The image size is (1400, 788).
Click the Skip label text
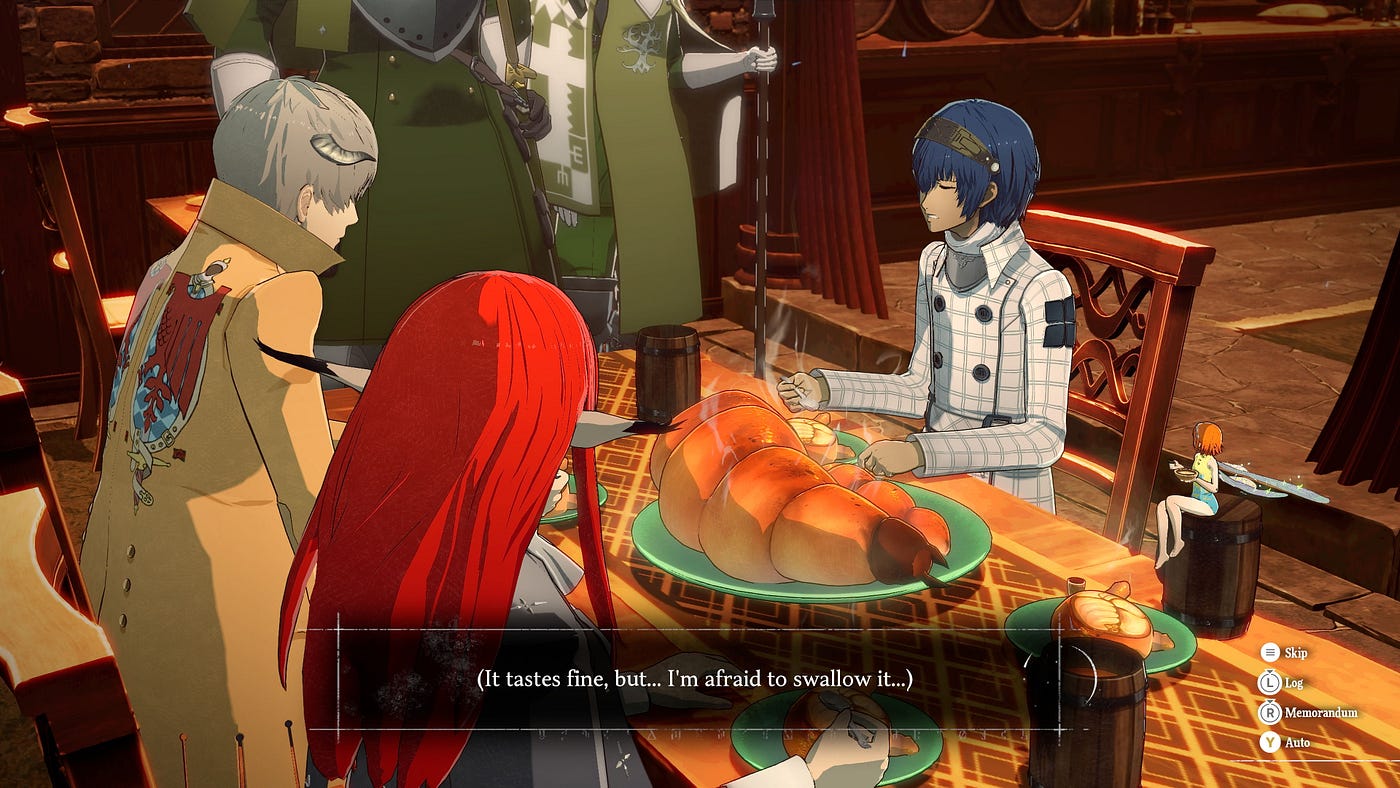(1296, 653)
